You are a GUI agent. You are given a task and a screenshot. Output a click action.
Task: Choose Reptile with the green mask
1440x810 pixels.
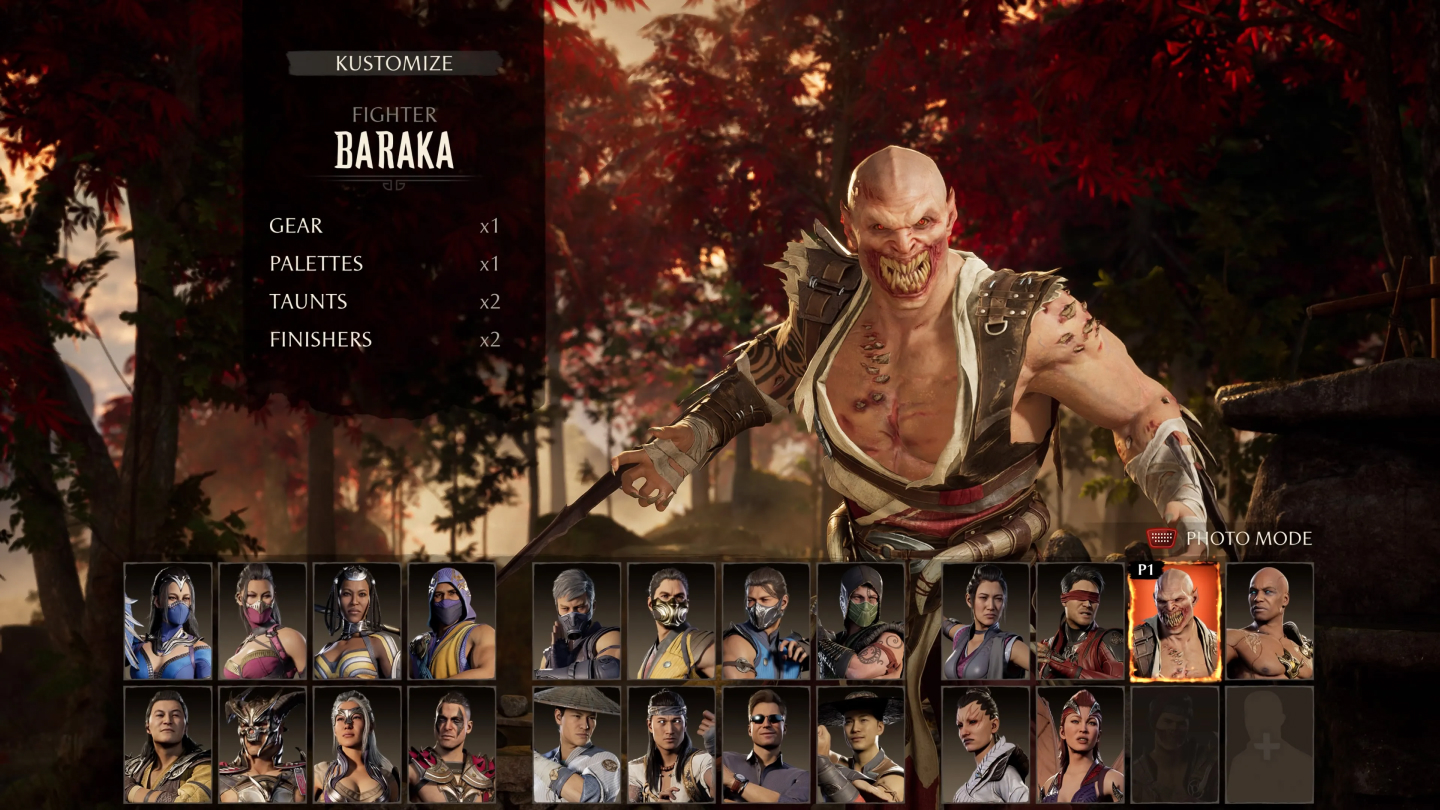pyautogui.click(x=860, y=621)
